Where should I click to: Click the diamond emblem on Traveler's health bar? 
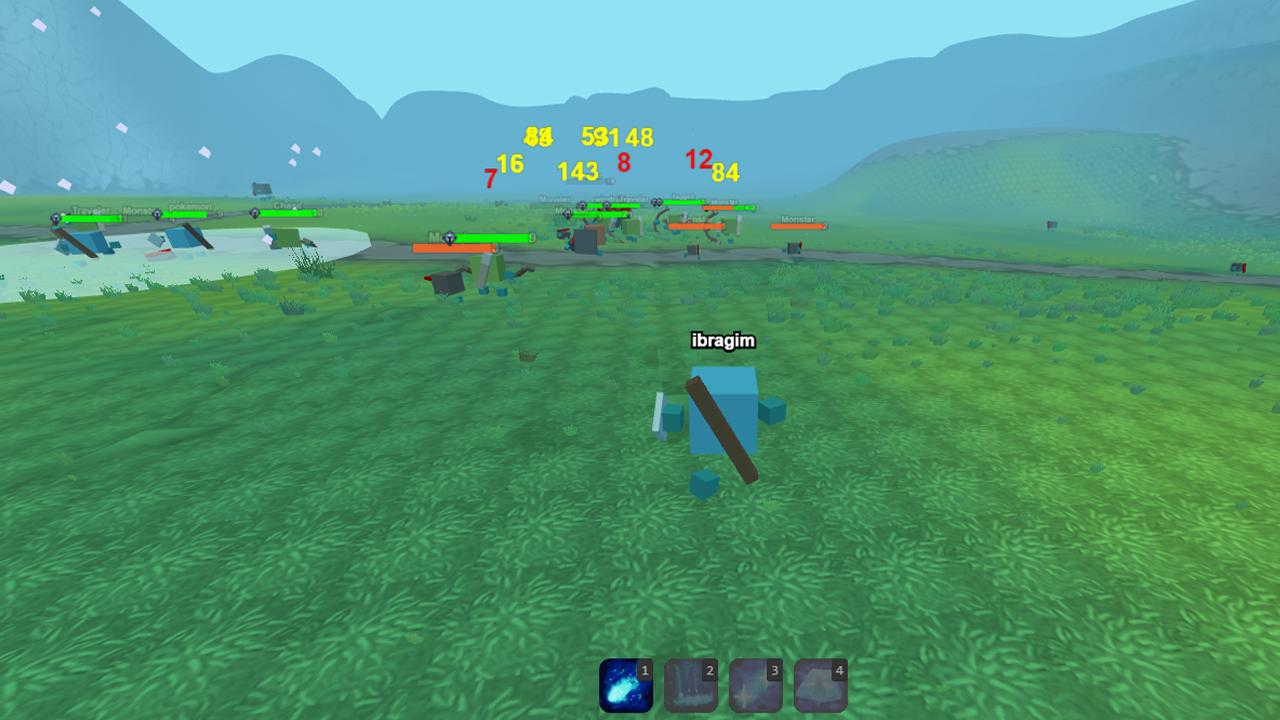pos(56,218)
